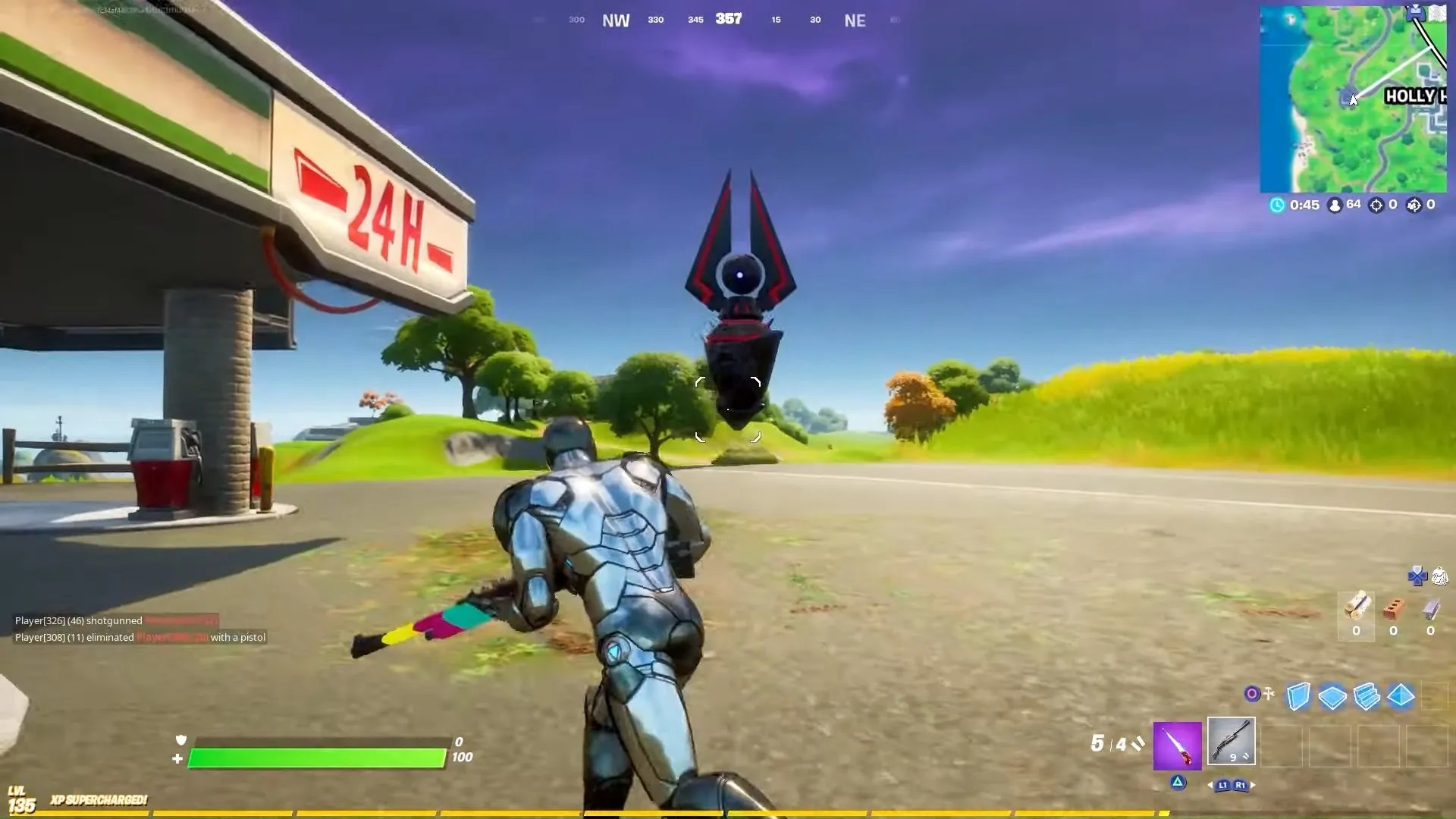The image size is (1456, 819).
Task: Select the pyramid roof build icon
Action: coord(1400,696)
